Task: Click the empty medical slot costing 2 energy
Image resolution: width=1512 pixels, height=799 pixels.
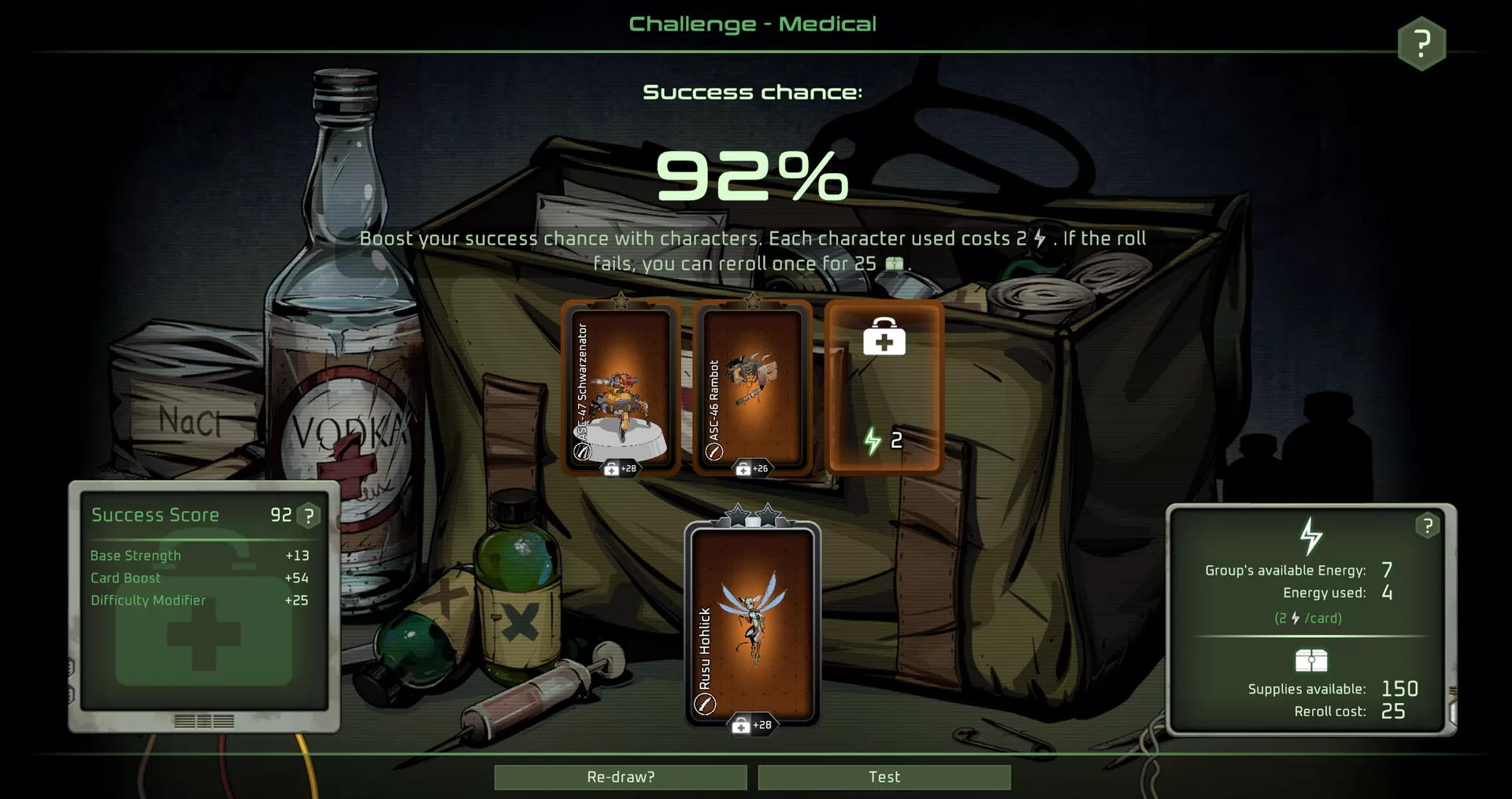Action: [884, 387]
